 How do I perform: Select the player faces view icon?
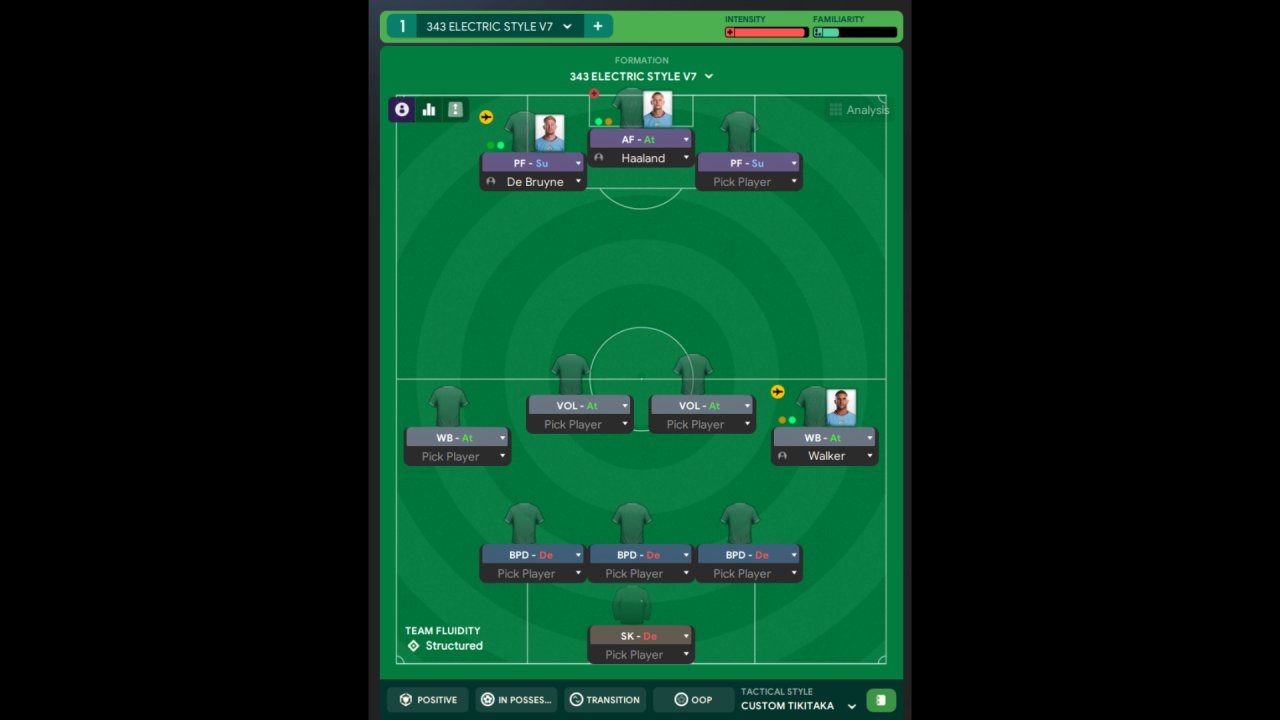coord(402,110)
